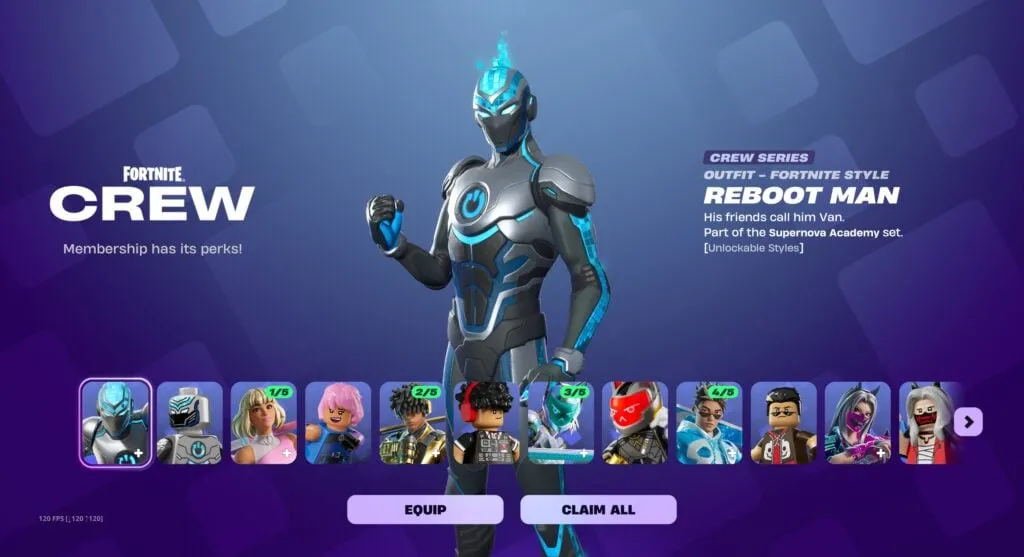Select the blonde outfit marked 1/5
The height and width of the screenshot is (557, 1024).
264,423
